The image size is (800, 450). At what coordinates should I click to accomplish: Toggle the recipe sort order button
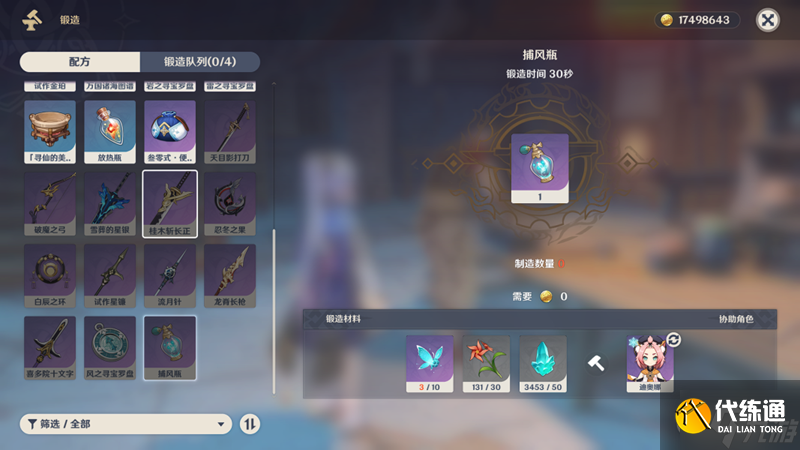click(250, 424)
